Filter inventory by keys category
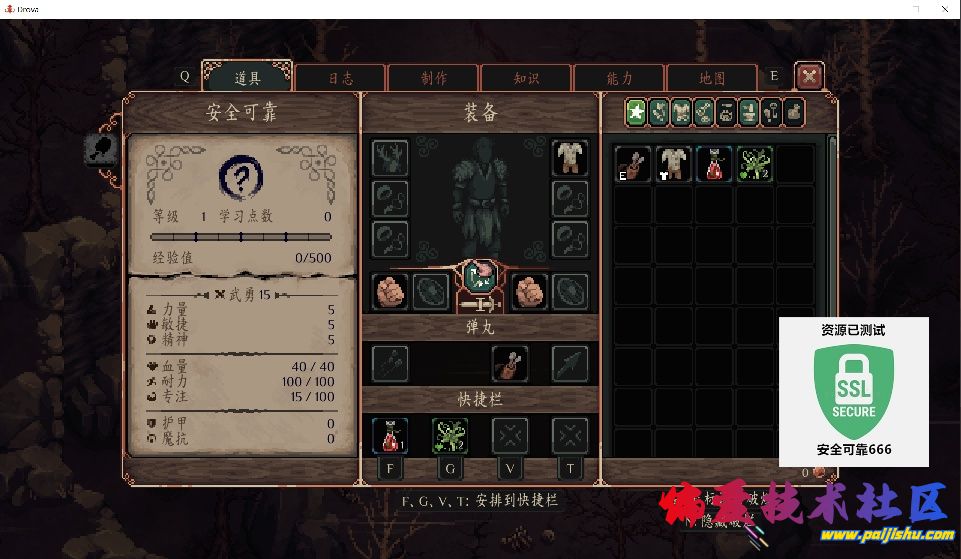961x559 pixels. [x=772, y=112]
